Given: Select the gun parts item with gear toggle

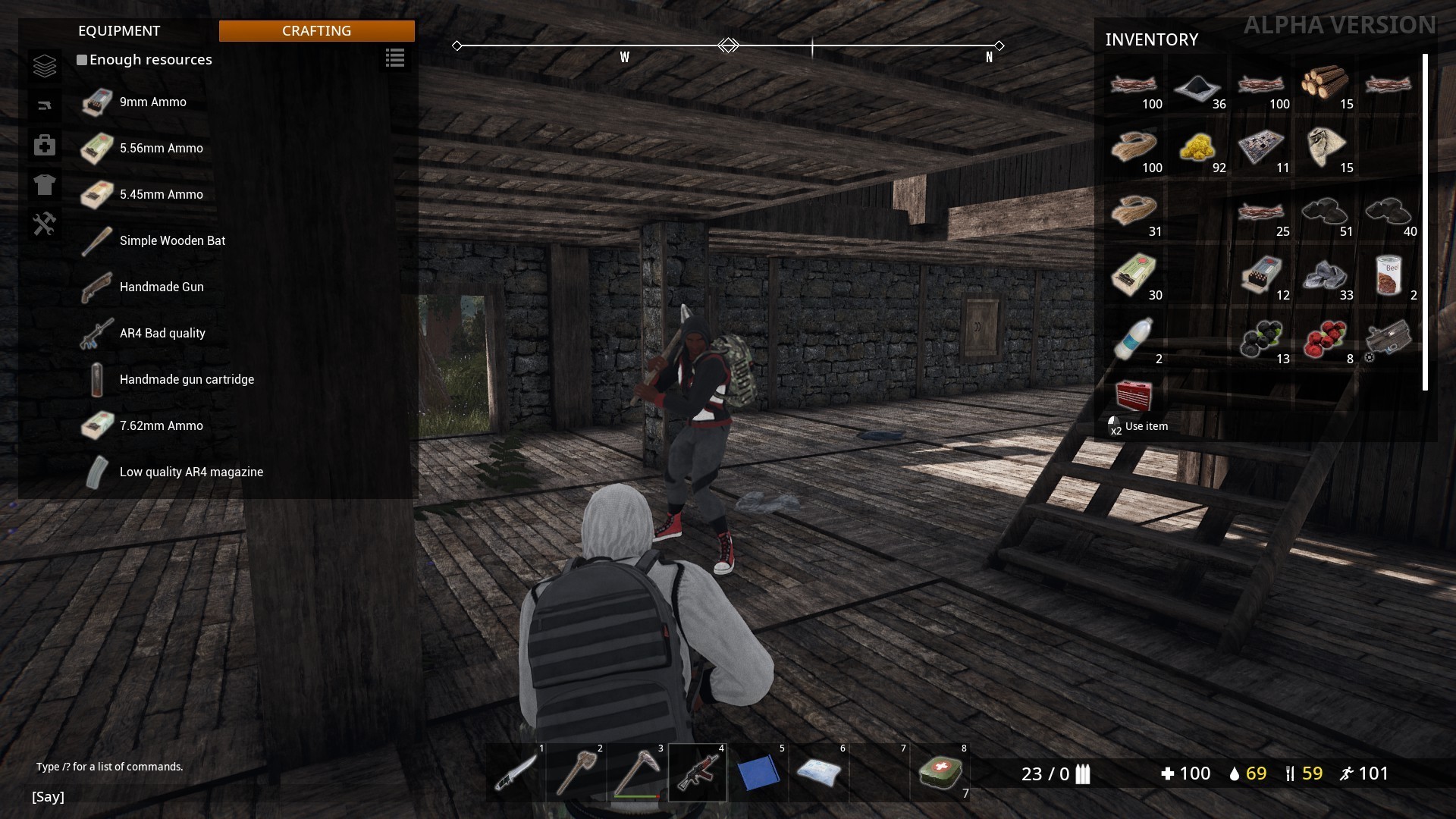Looking at the screenshot, I should pyautogui.click(x=1390, y=341).
